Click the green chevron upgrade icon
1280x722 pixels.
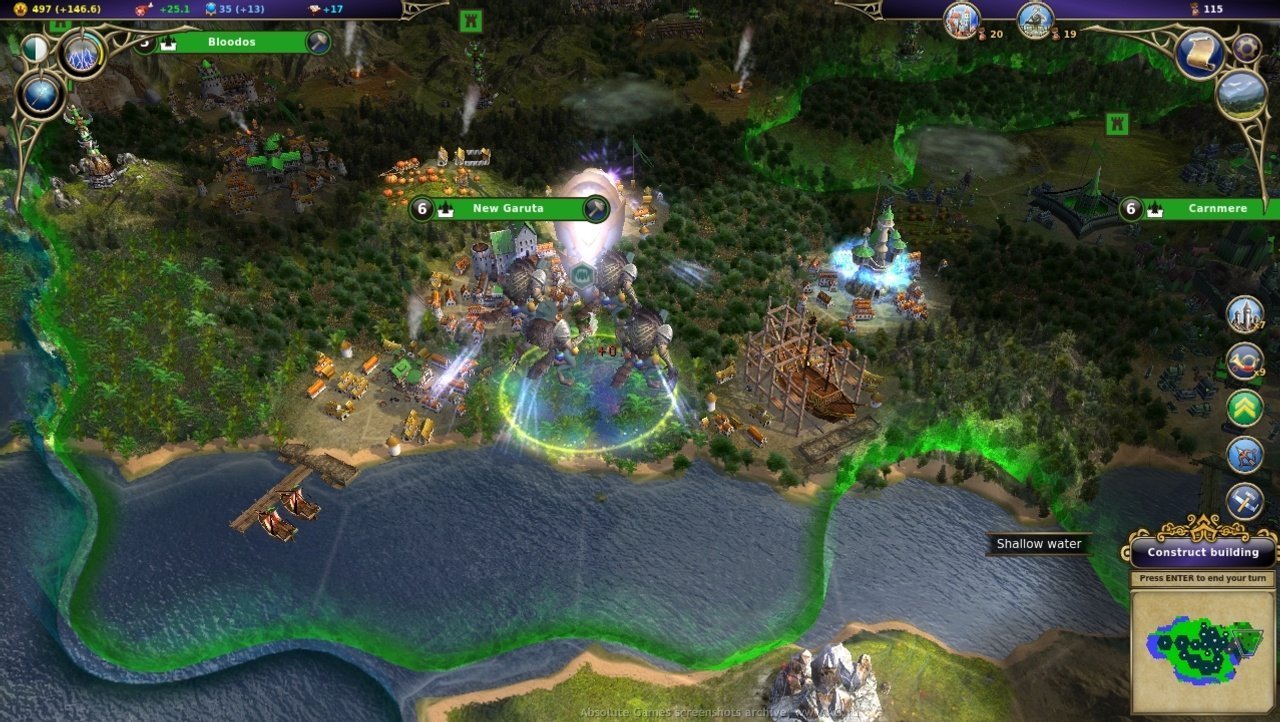click(x=1245, y=408)
